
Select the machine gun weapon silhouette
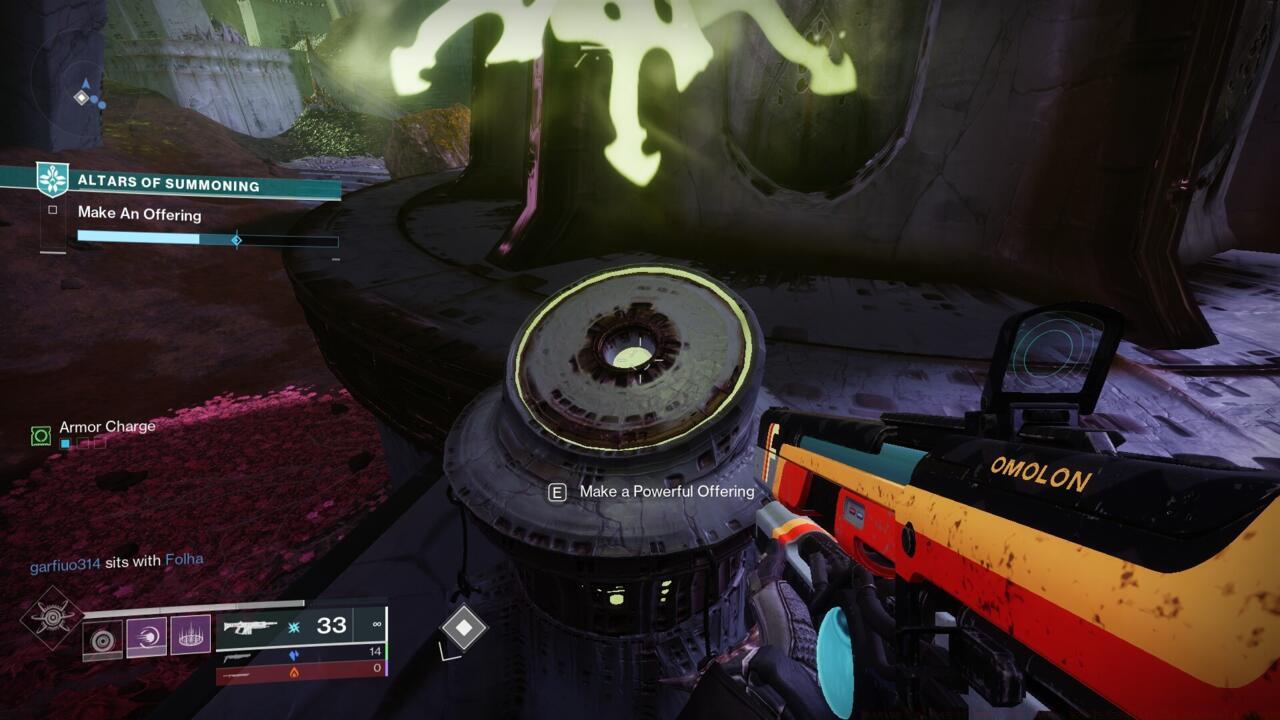pos(252,628)
